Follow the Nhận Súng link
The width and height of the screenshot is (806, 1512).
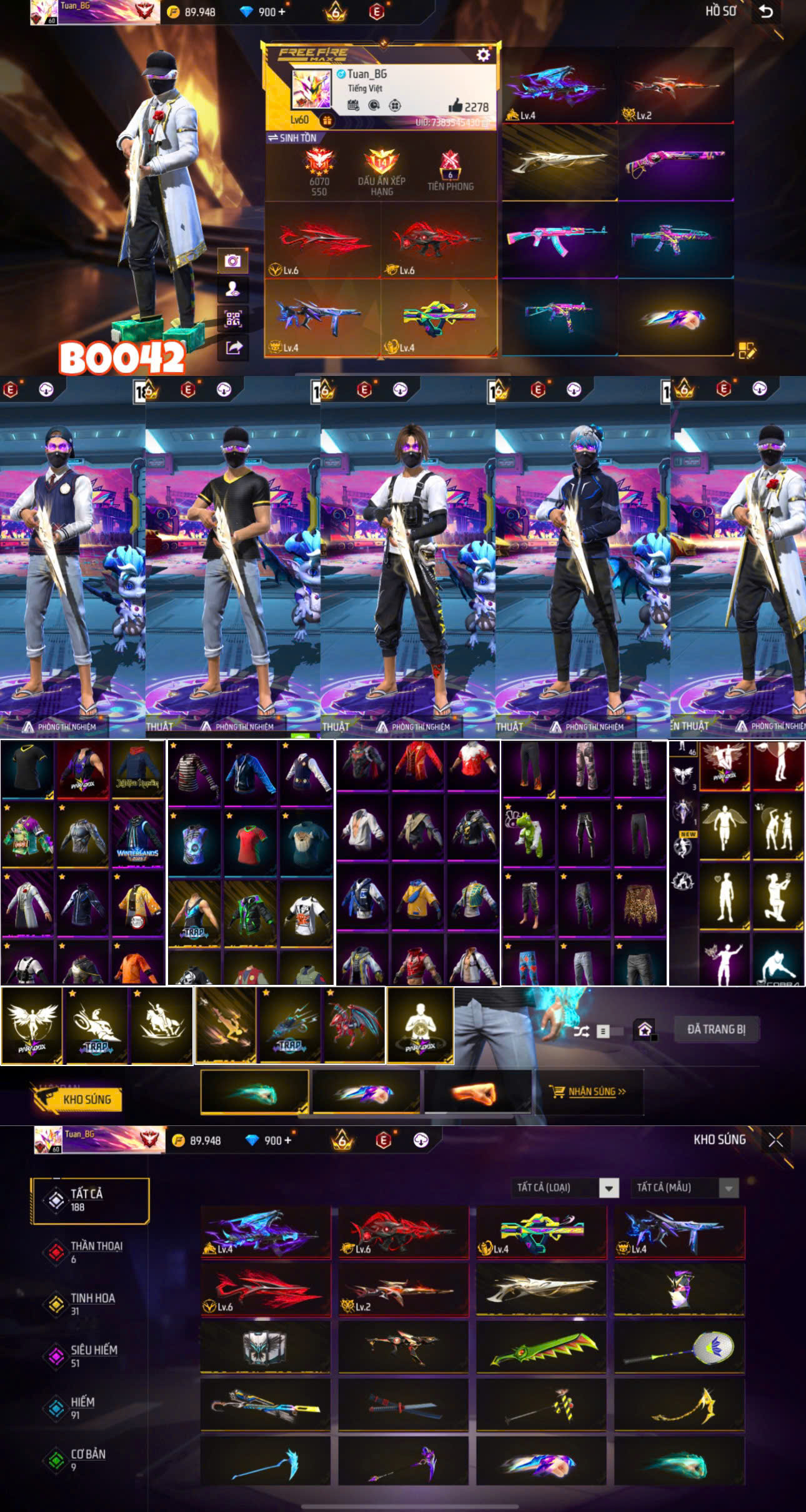click(596, 1092)
